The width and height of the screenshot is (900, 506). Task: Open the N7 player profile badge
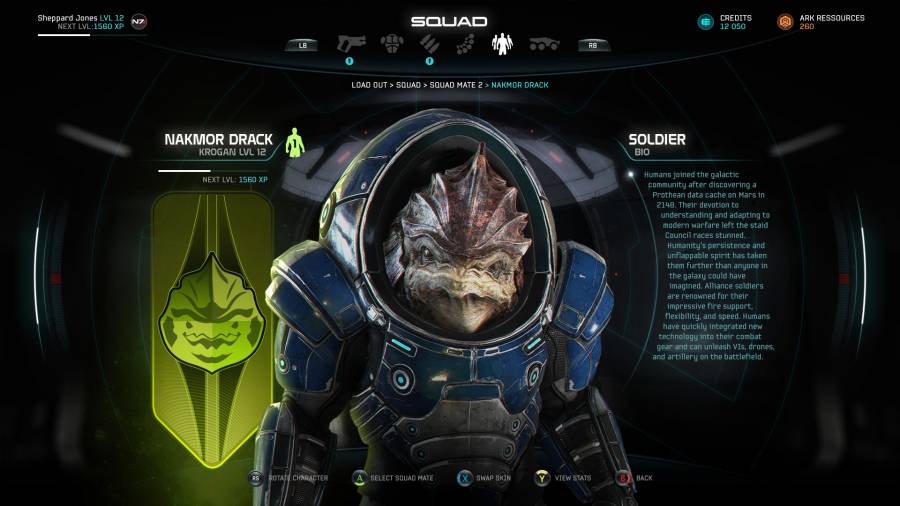pos(138,21)
